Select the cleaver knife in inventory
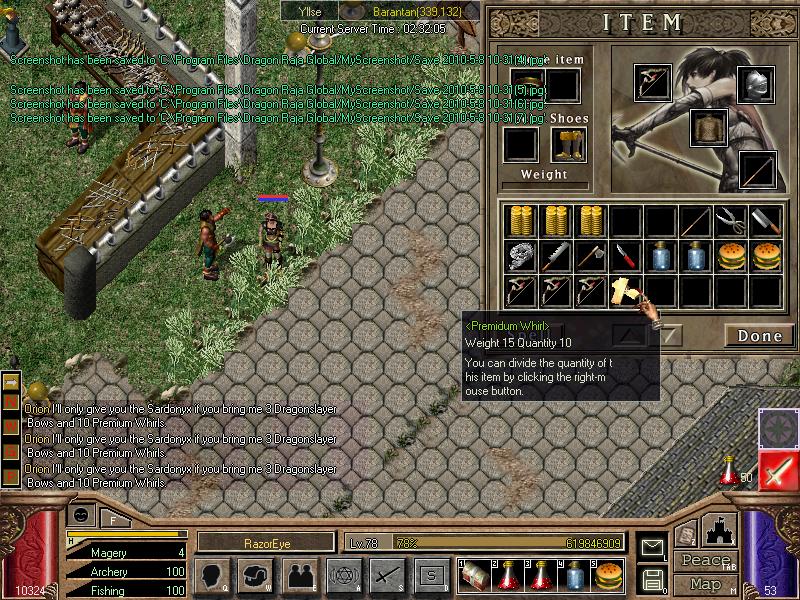 click(x=766, y=221)
